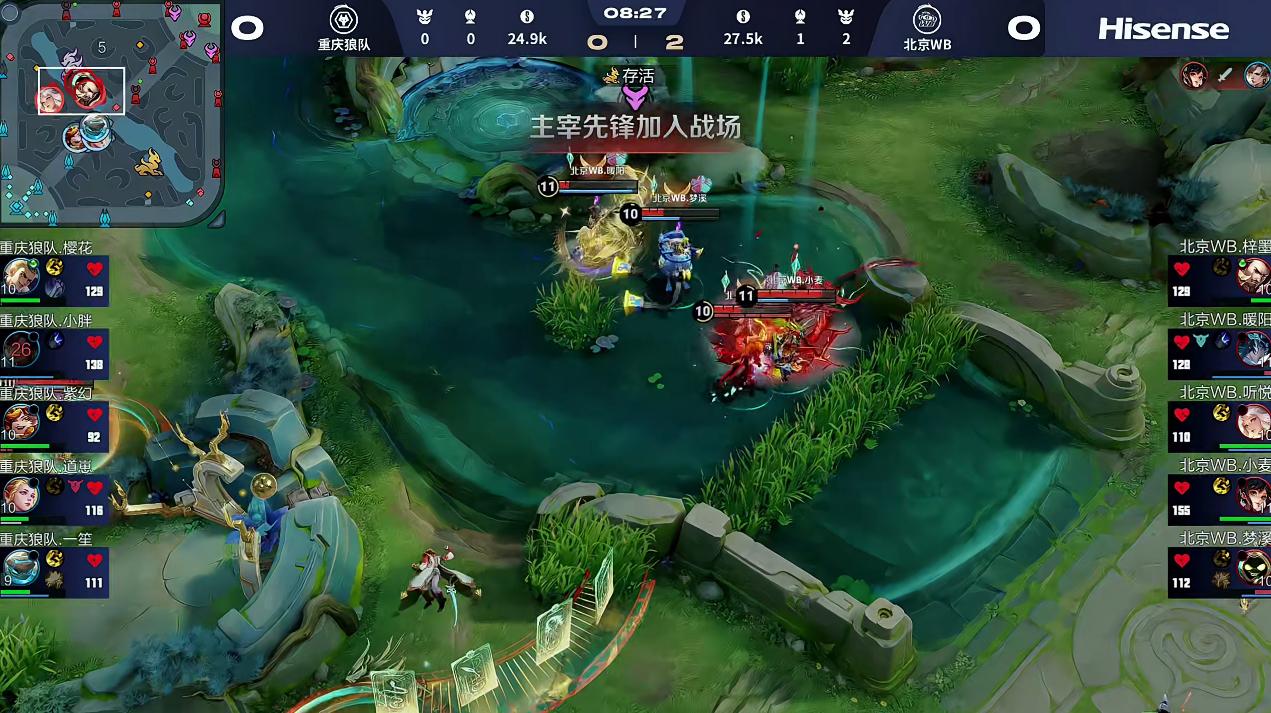Select 重庆狼队.一笙's hero portrait
The image size is (1271, 713).
20,567
